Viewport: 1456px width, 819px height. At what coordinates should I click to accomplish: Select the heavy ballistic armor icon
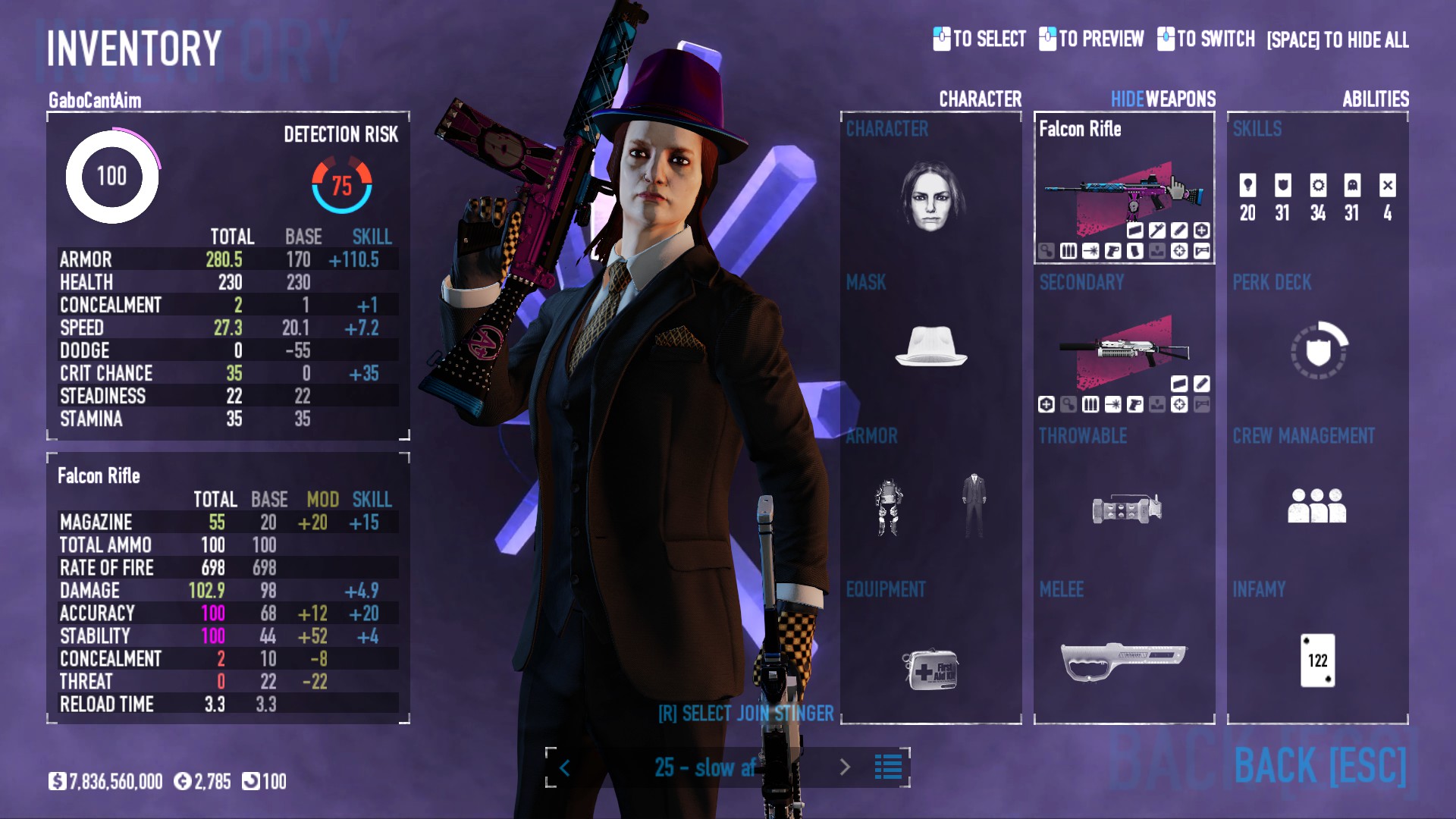889,507
